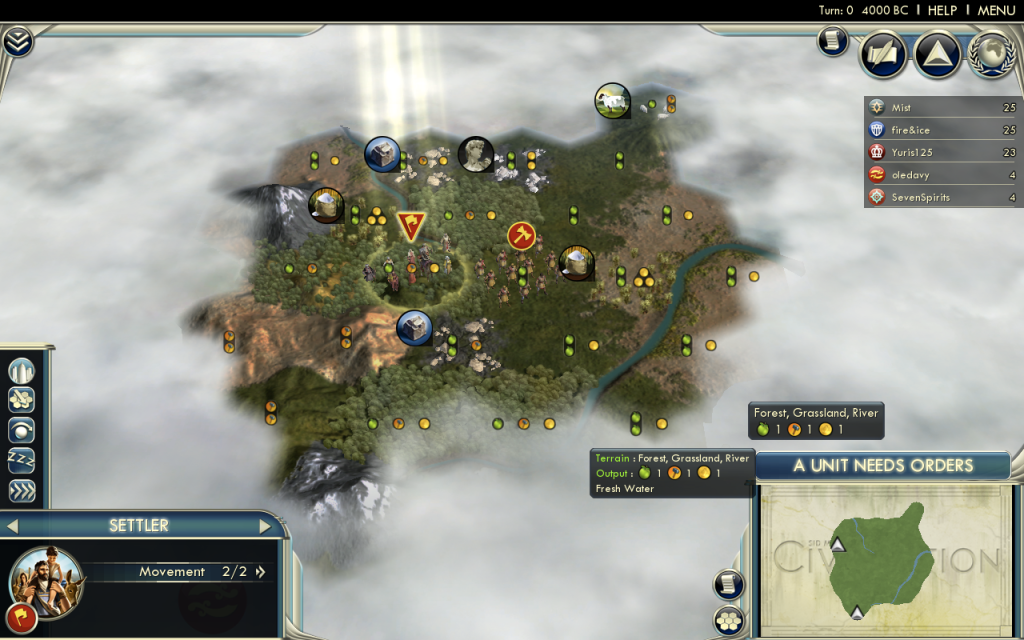This screenshot has height=640, width=1024.
Task: Select player Yuris125 in the score list
Action: point(942,152)
